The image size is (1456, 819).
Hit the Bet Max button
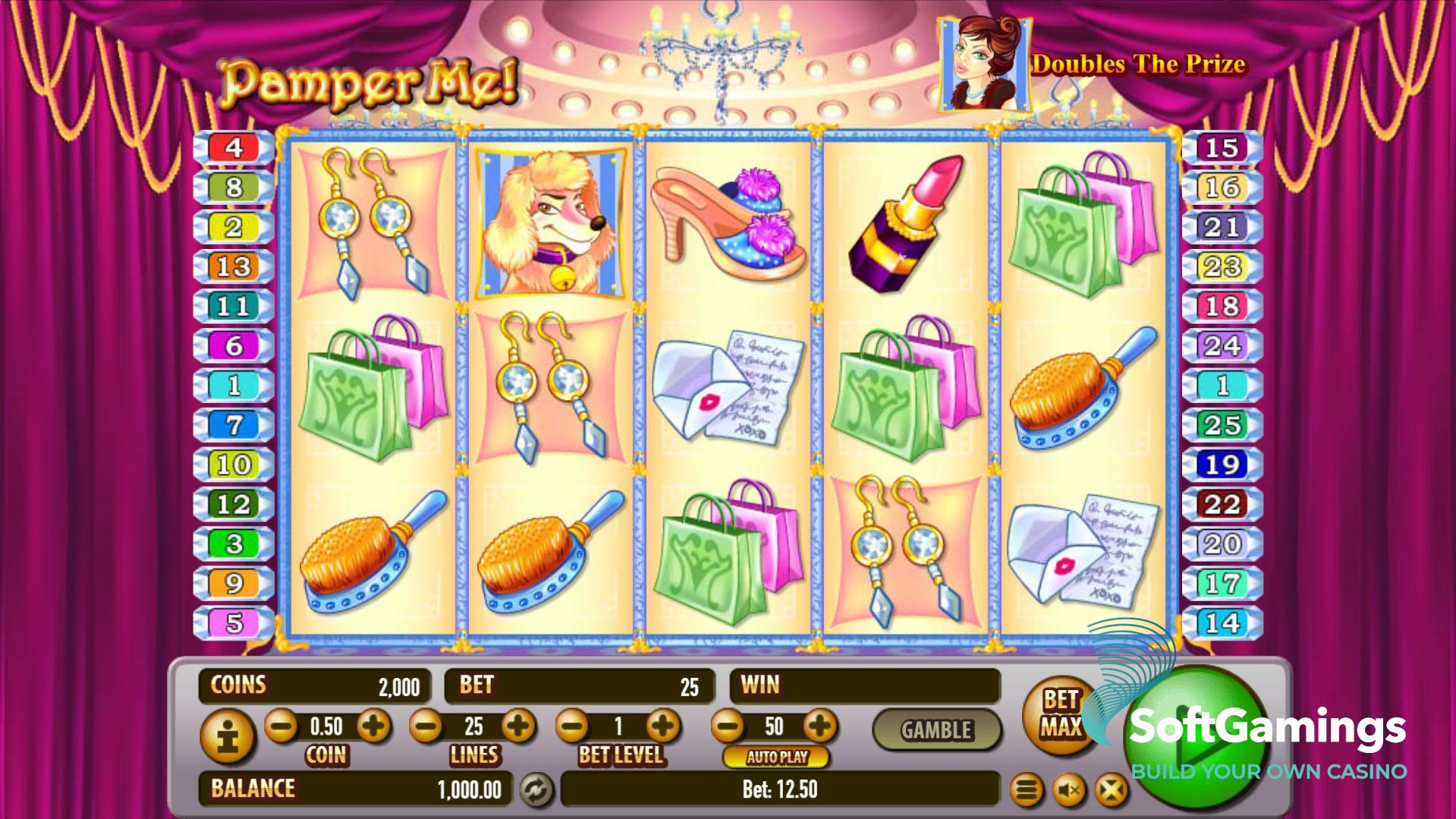[x=1060, y=713]
